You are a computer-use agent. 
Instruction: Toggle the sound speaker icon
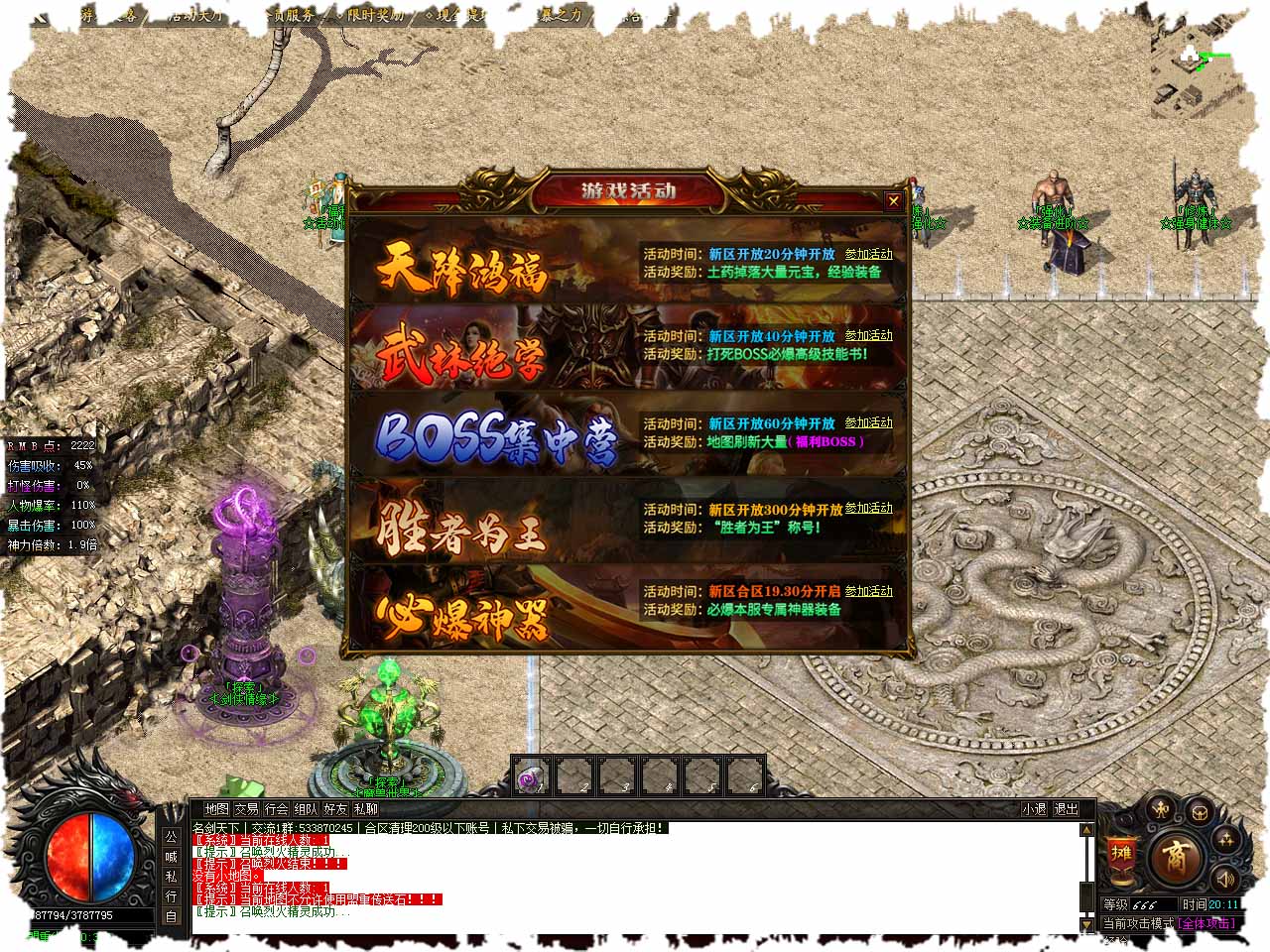(x=1225, y=879)
